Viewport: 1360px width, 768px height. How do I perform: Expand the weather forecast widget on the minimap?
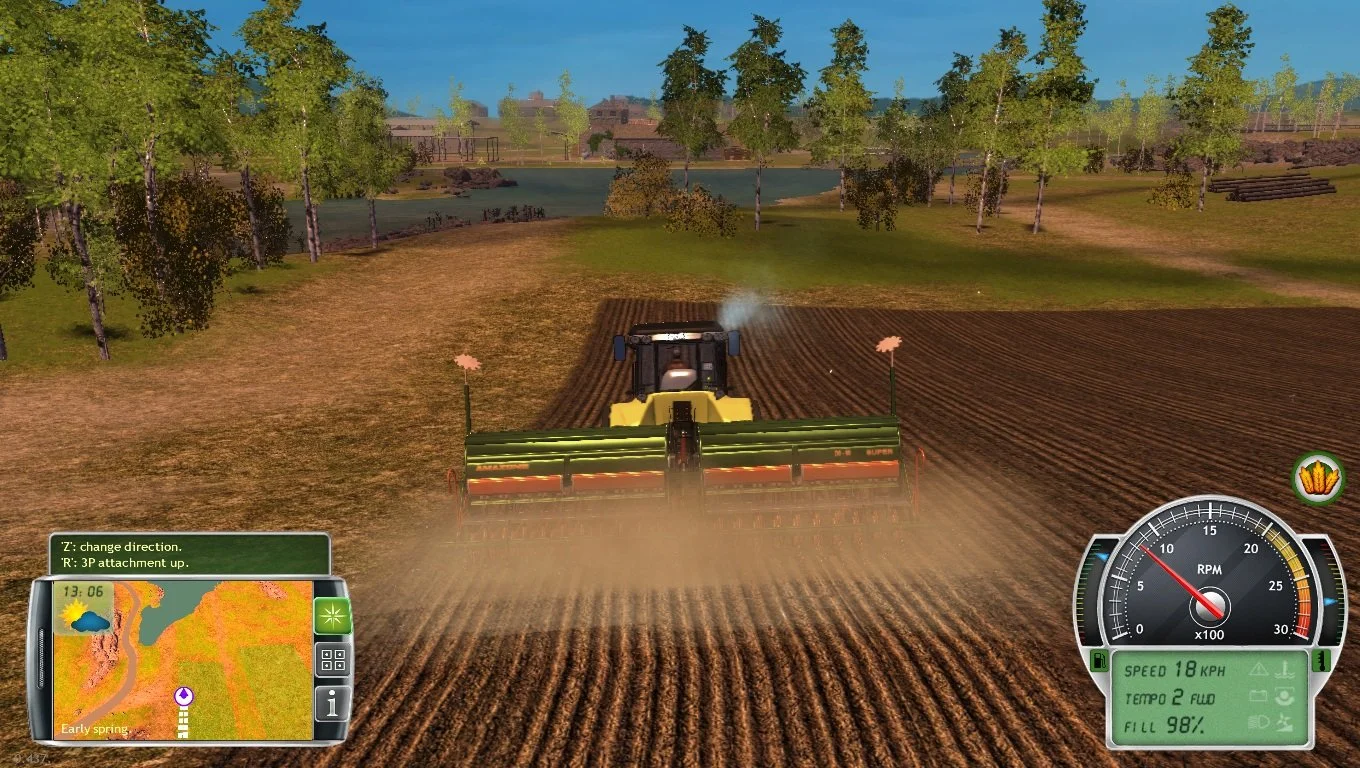(85, 618)
